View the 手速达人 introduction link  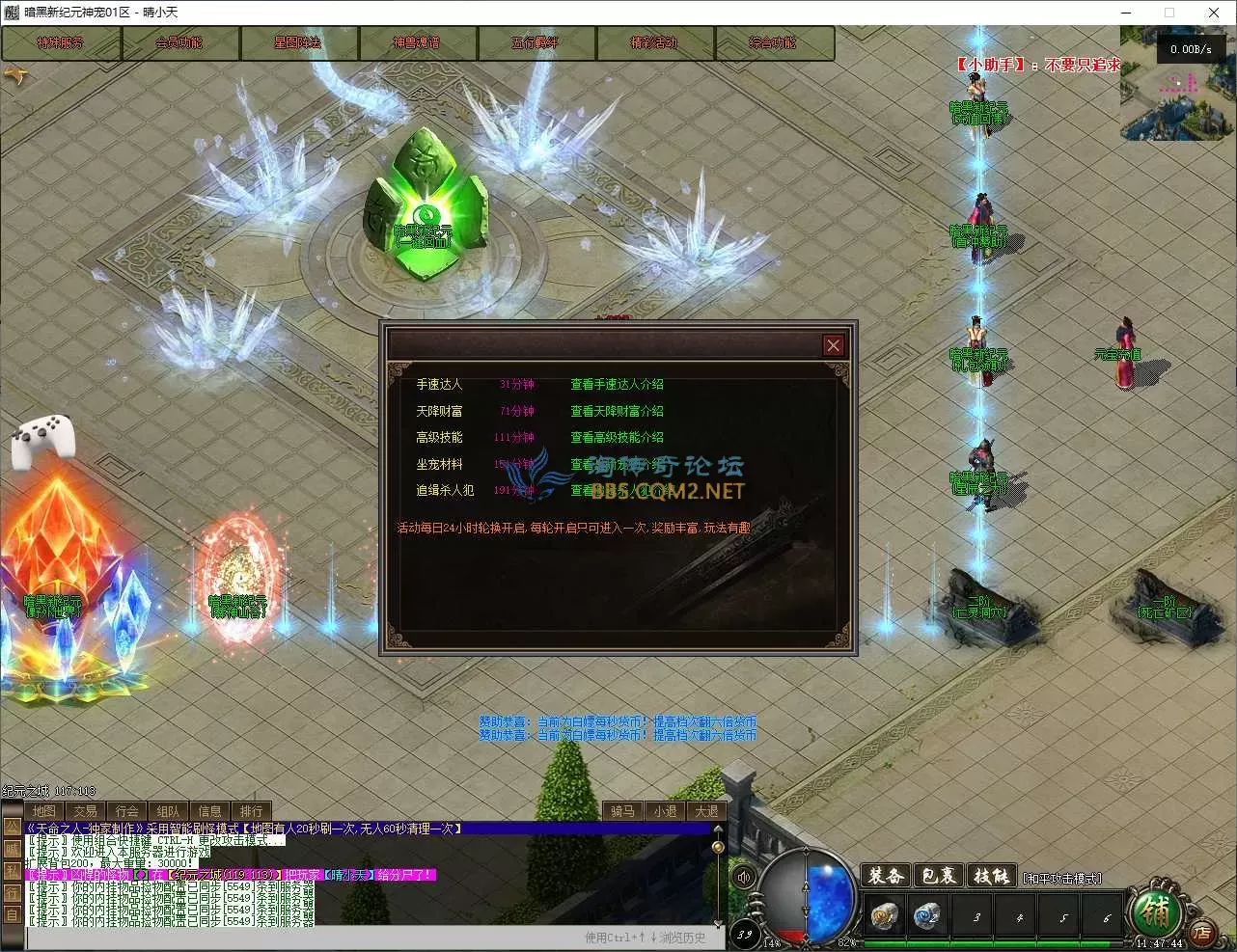tap(617, 384)
